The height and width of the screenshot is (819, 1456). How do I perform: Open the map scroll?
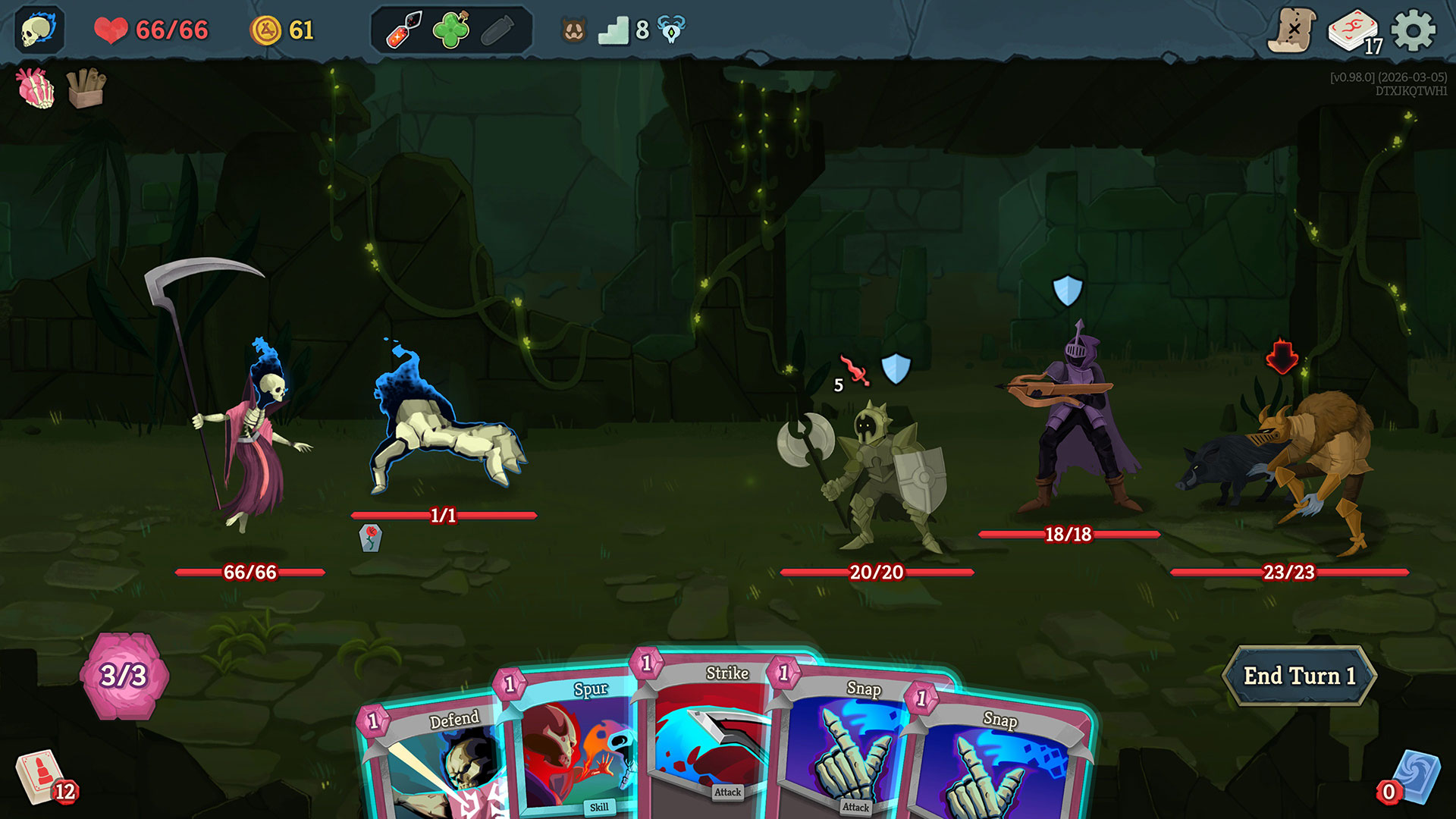1291,30
